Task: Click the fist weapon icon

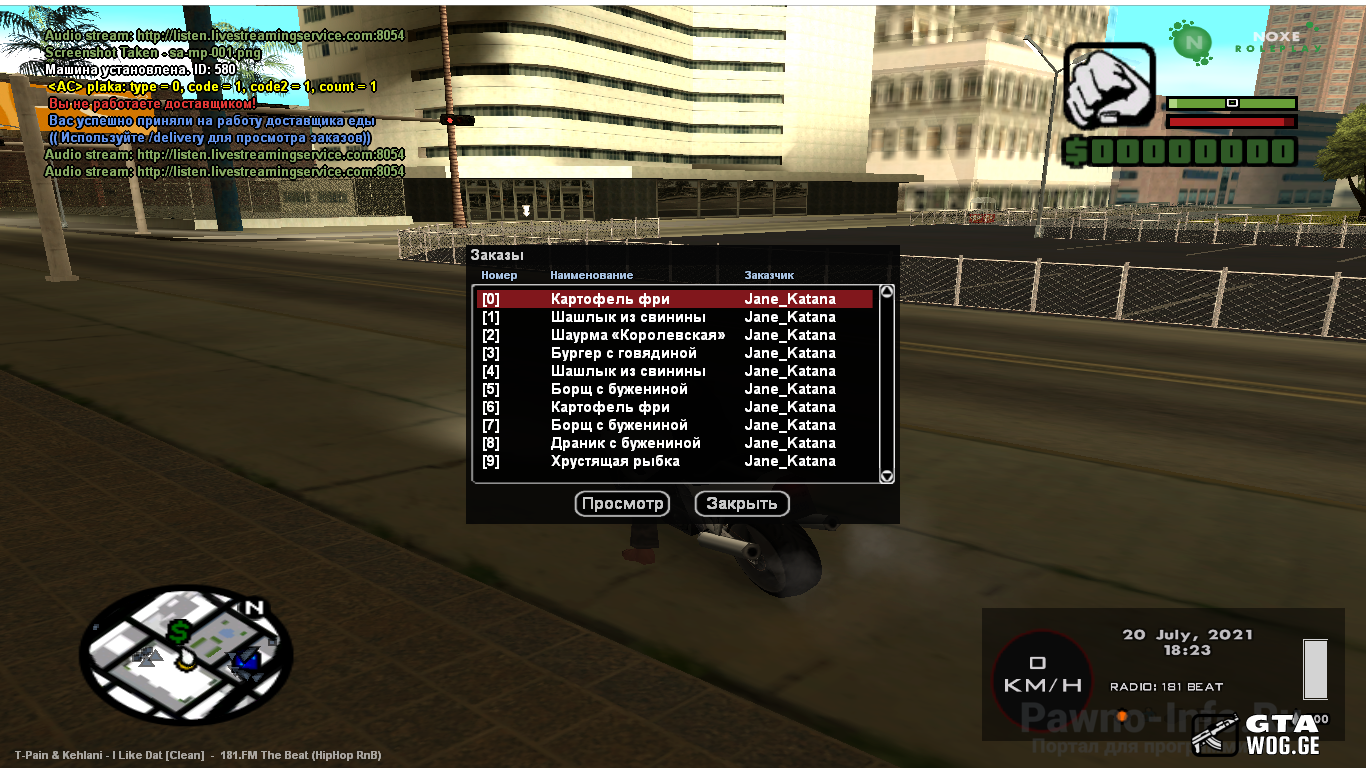Action: coord(1109,87)
